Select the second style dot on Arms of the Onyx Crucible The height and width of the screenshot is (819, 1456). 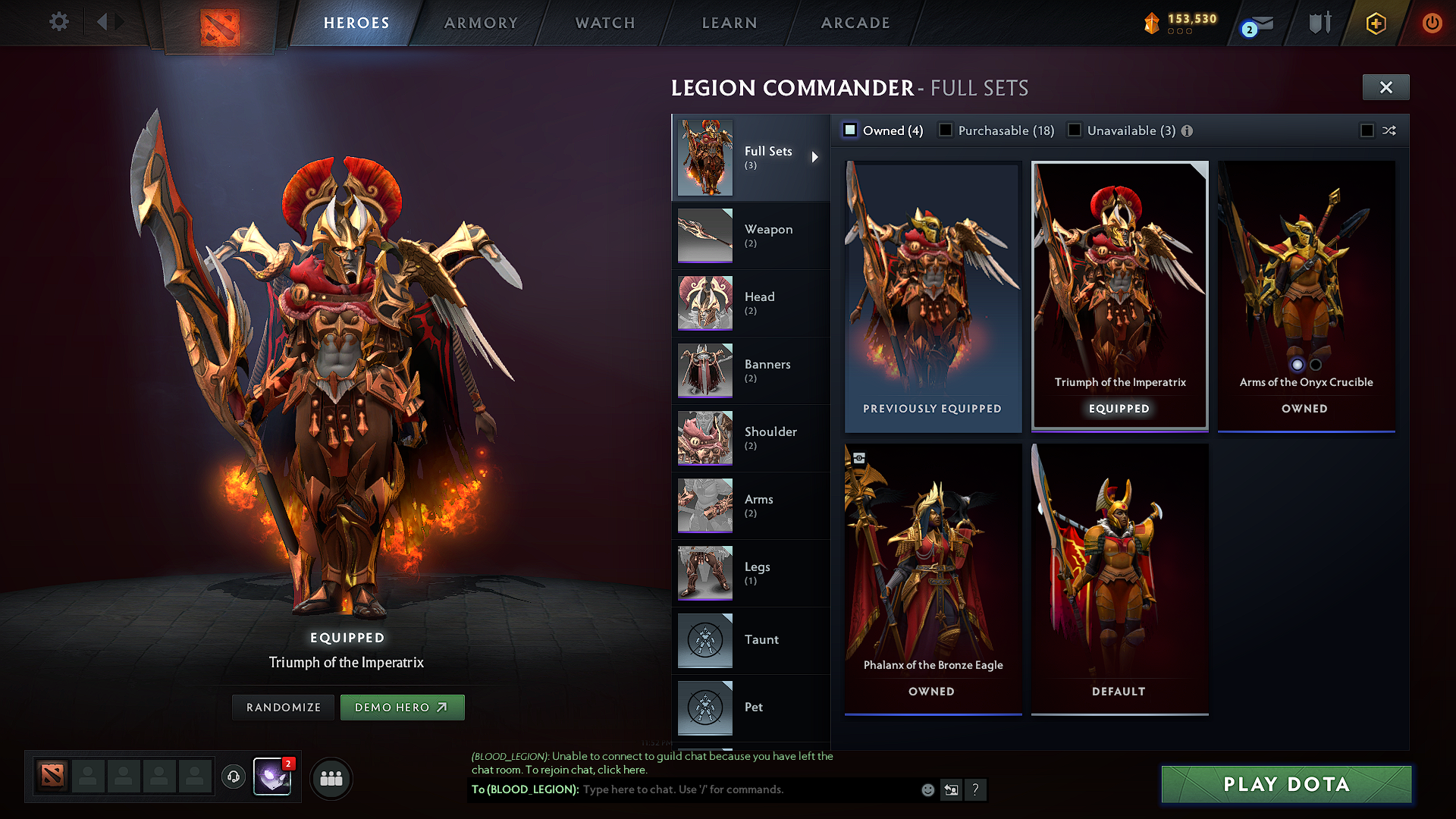click(x=1314, y=365)
